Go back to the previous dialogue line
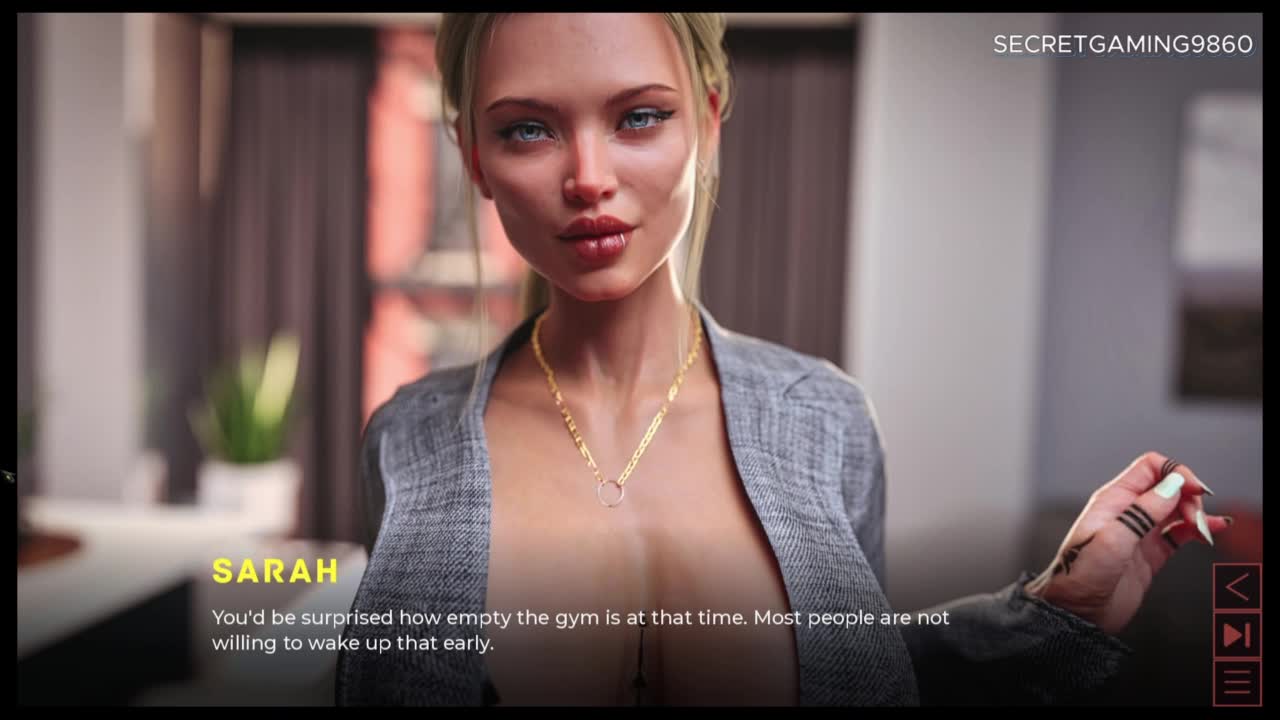 (1237, 587)
